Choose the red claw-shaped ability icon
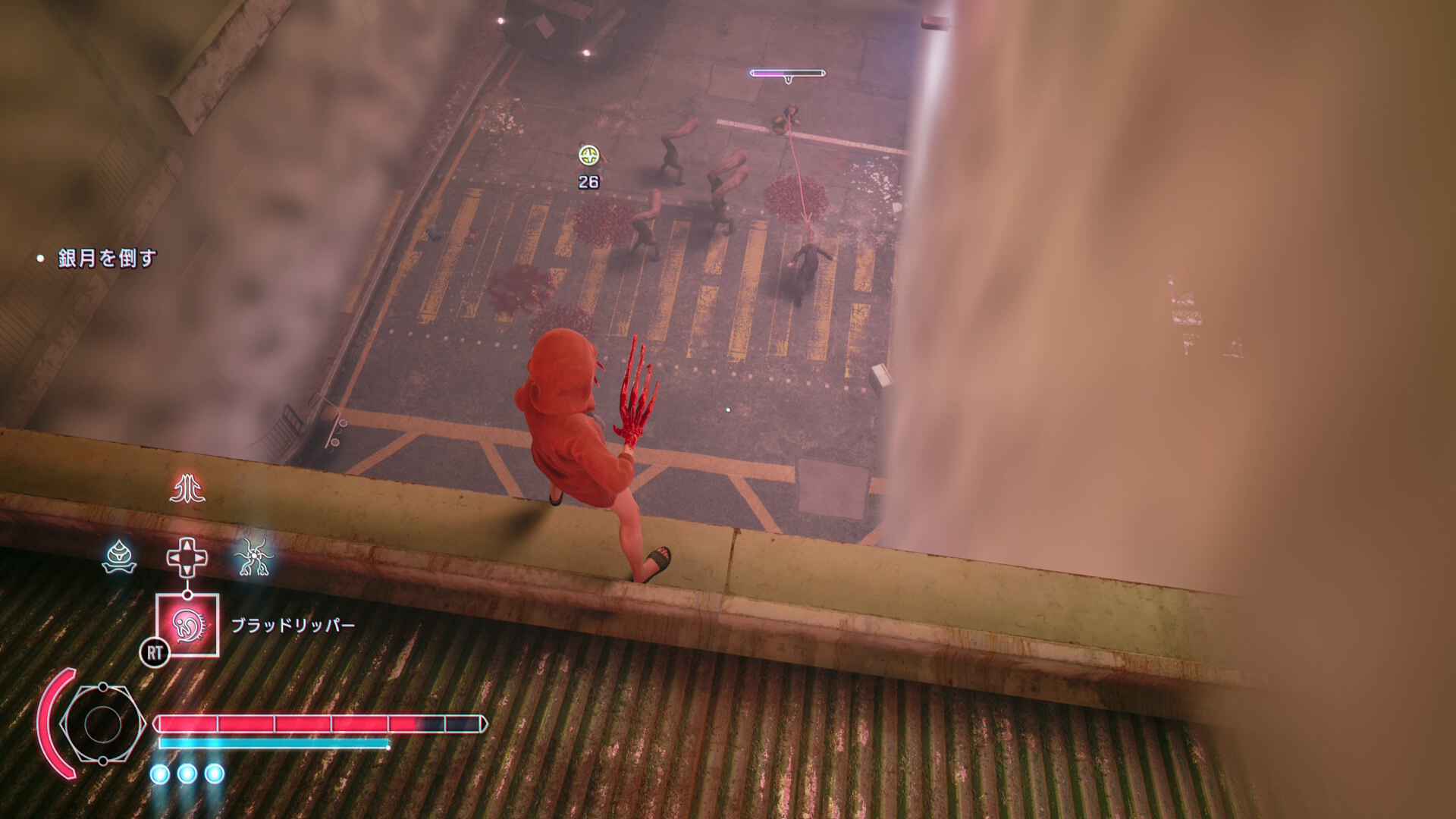This screenshot has width=1456, height=819. (187, 489)
